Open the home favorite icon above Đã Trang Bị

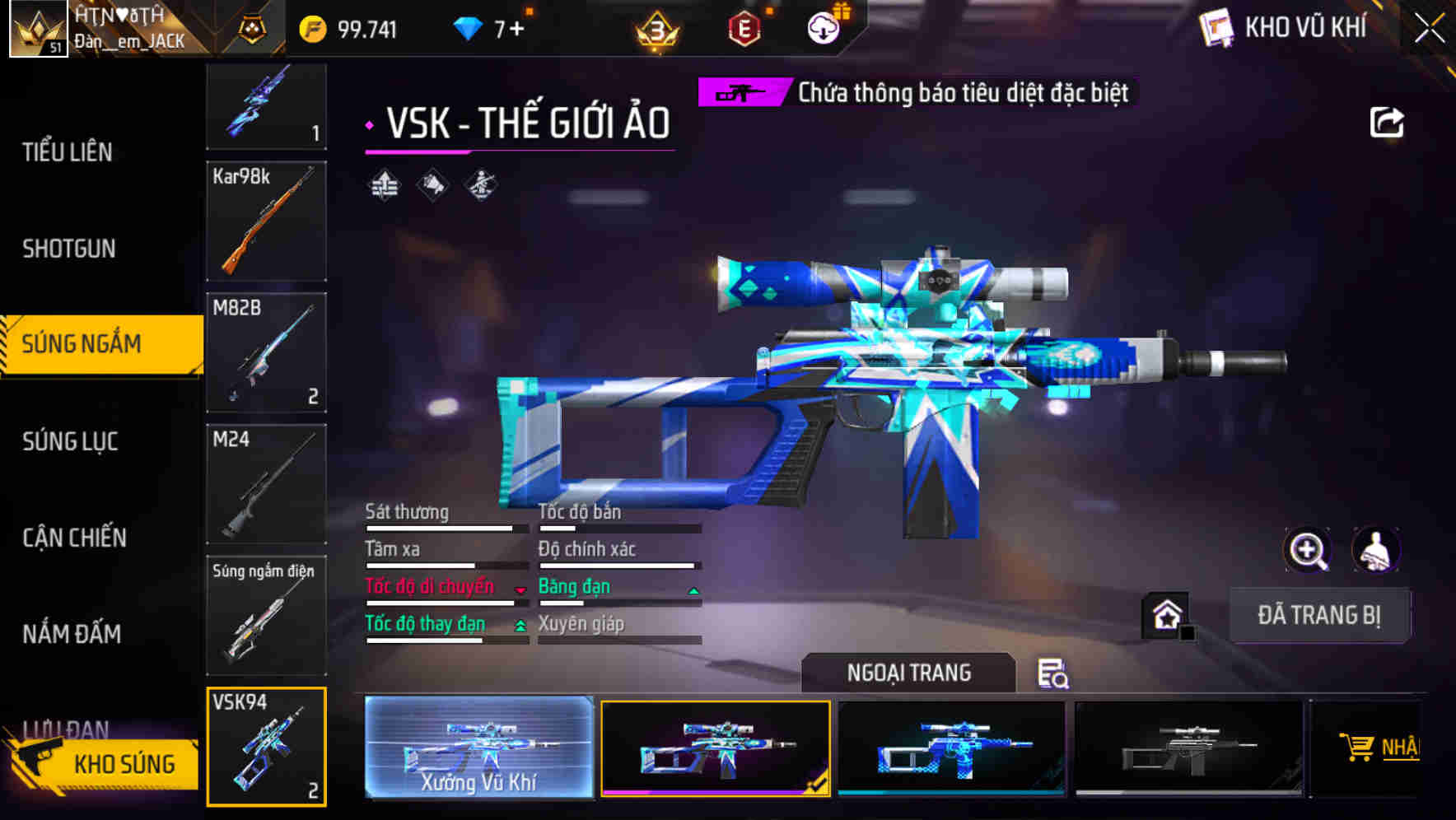pos(1164,615)
